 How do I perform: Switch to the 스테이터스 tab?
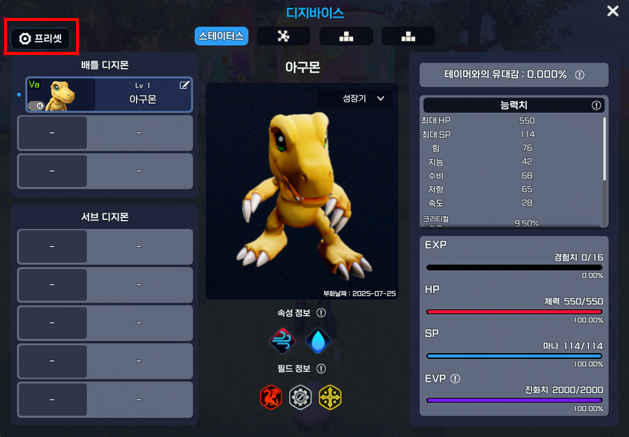[221, 36]
